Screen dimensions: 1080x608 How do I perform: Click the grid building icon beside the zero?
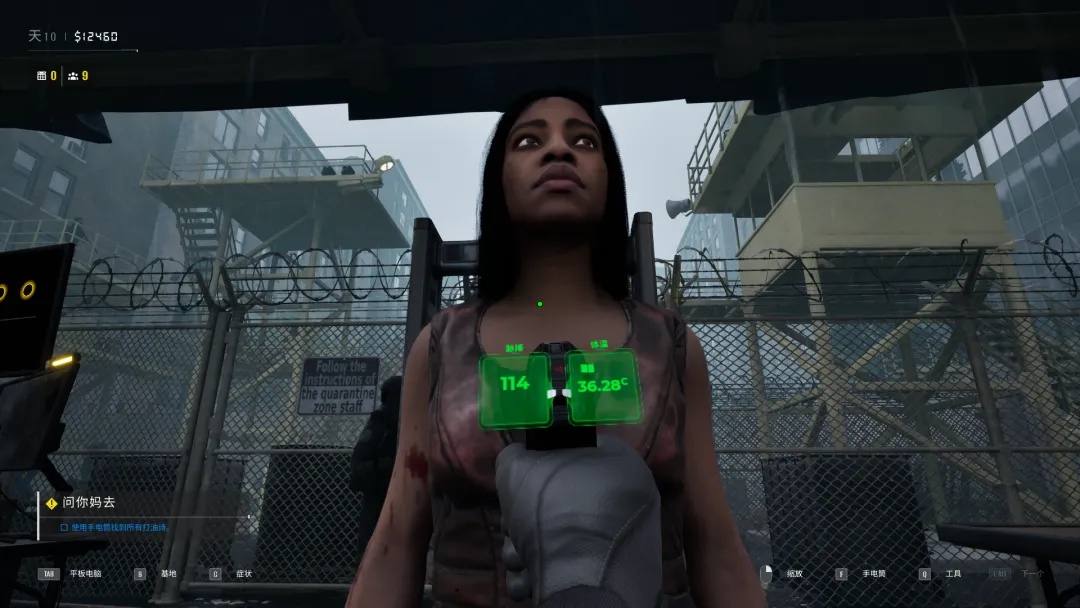(x=41, y=76)
